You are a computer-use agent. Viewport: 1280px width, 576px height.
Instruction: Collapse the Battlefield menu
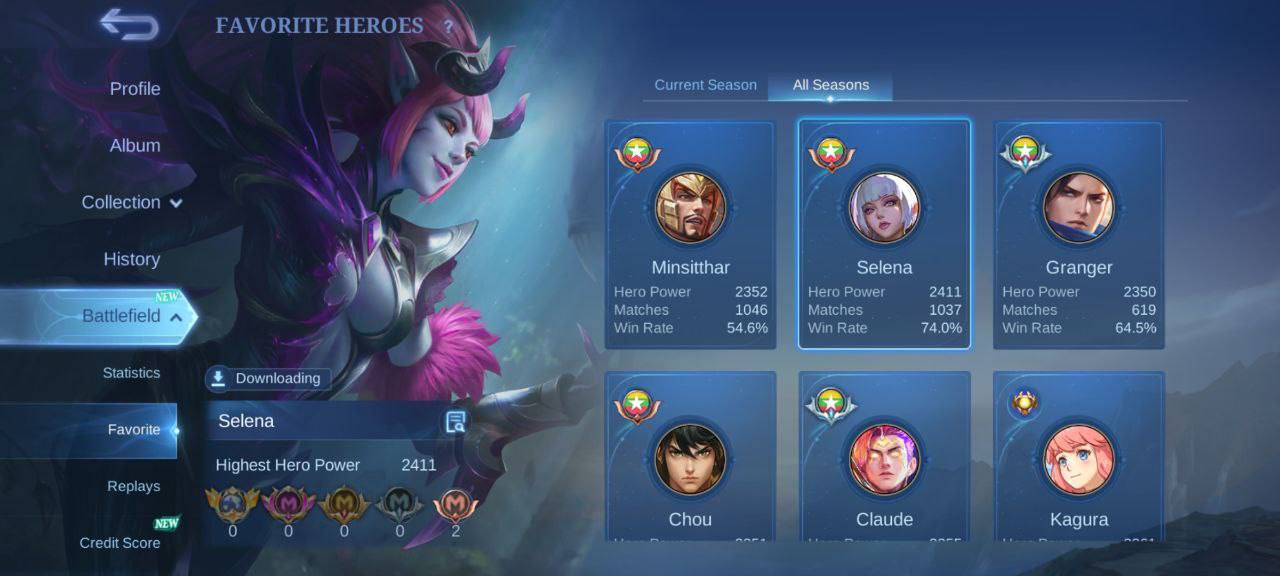pos(131,316)
